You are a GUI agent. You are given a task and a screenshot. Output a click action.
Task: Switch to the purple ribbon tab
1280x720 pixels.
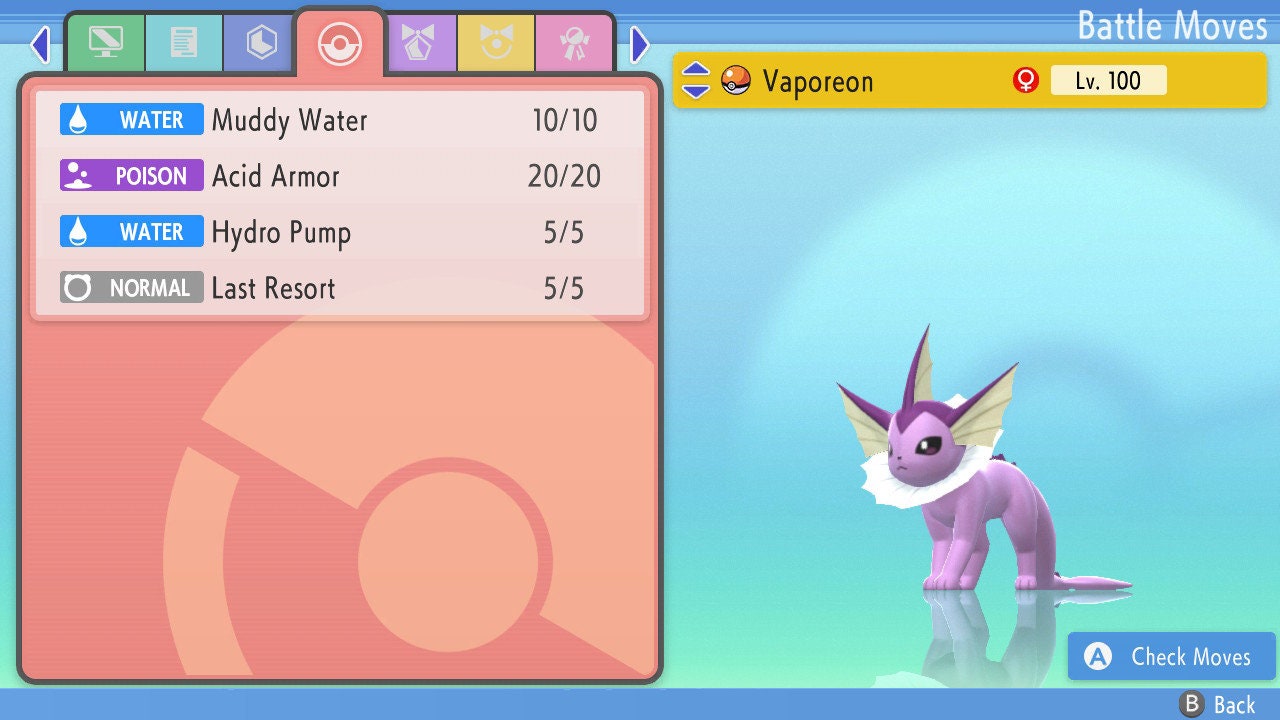(418, 43)
